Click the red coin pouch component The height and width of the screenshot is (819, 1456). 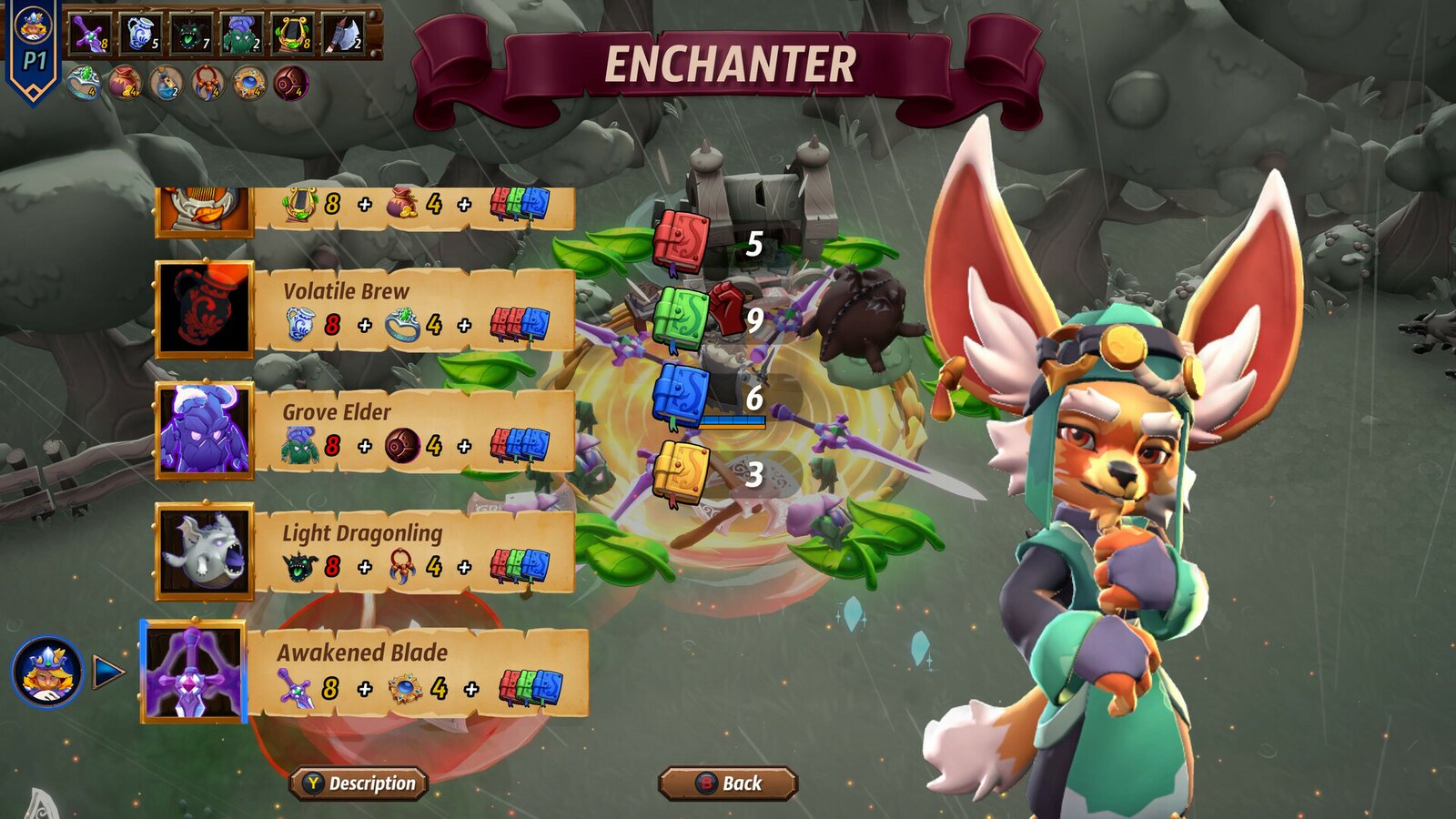pyautogui.click(x=126, y=84)
